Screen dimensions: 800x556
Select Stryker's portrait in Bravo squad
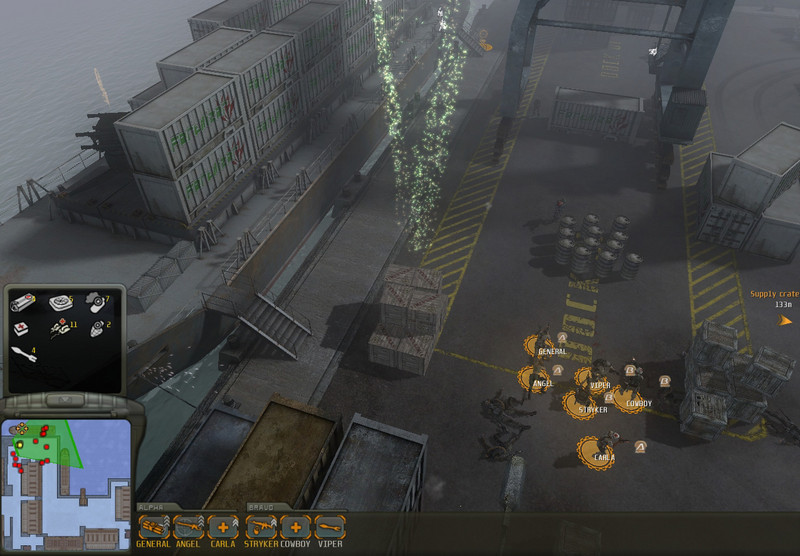pyautogui.click(x=261, y=526)
